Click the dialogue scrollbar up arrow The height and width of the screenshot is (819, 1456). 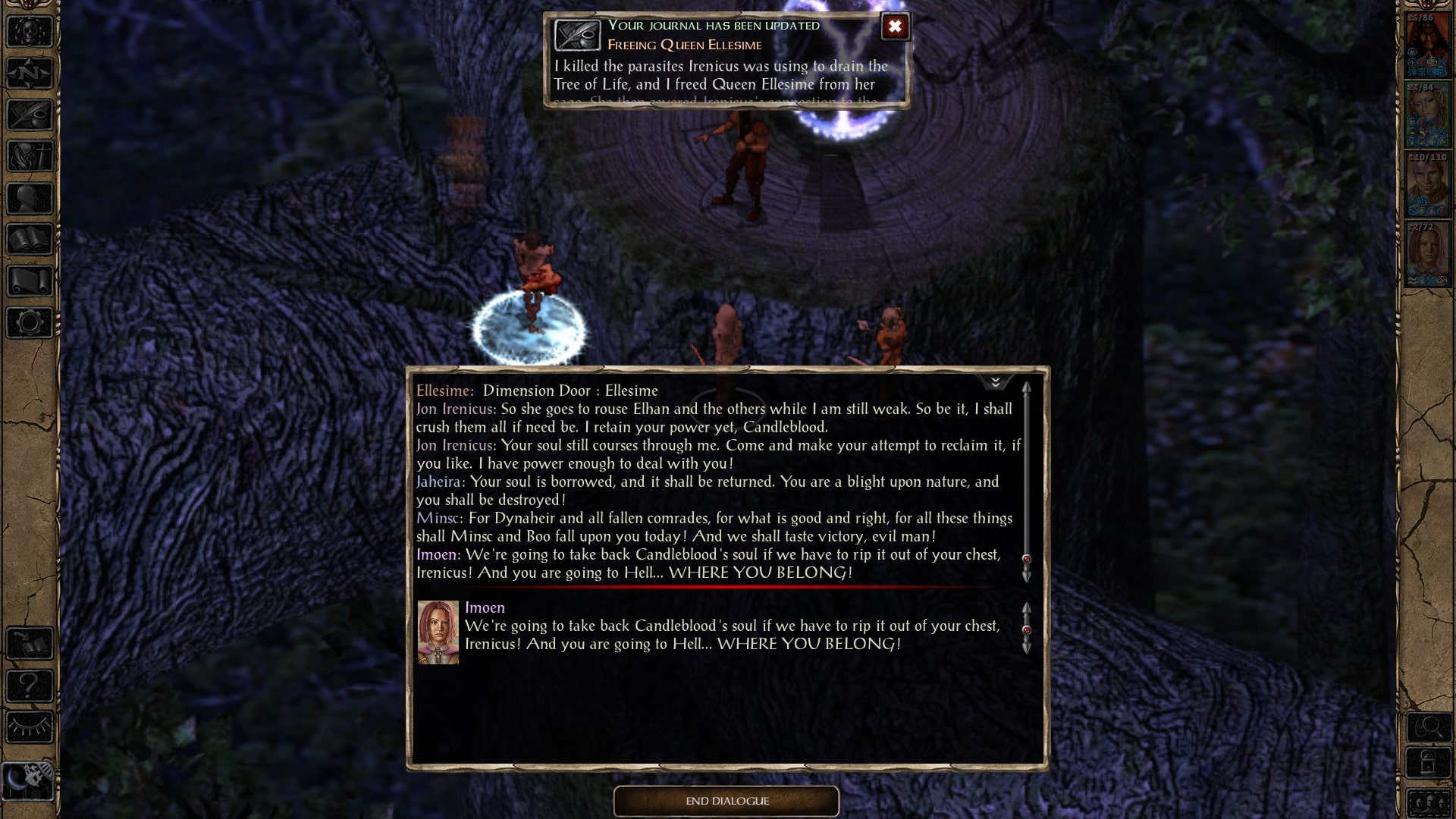[x=1028, y=388]
